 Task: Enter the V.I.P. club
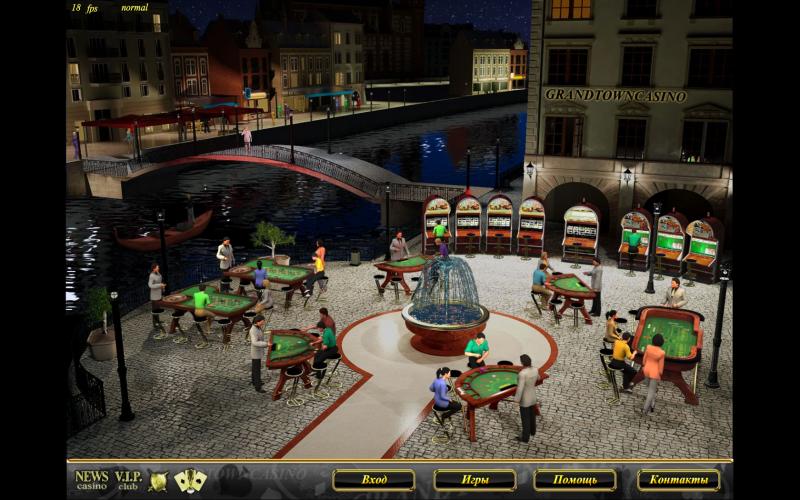(x=128, y=480)
